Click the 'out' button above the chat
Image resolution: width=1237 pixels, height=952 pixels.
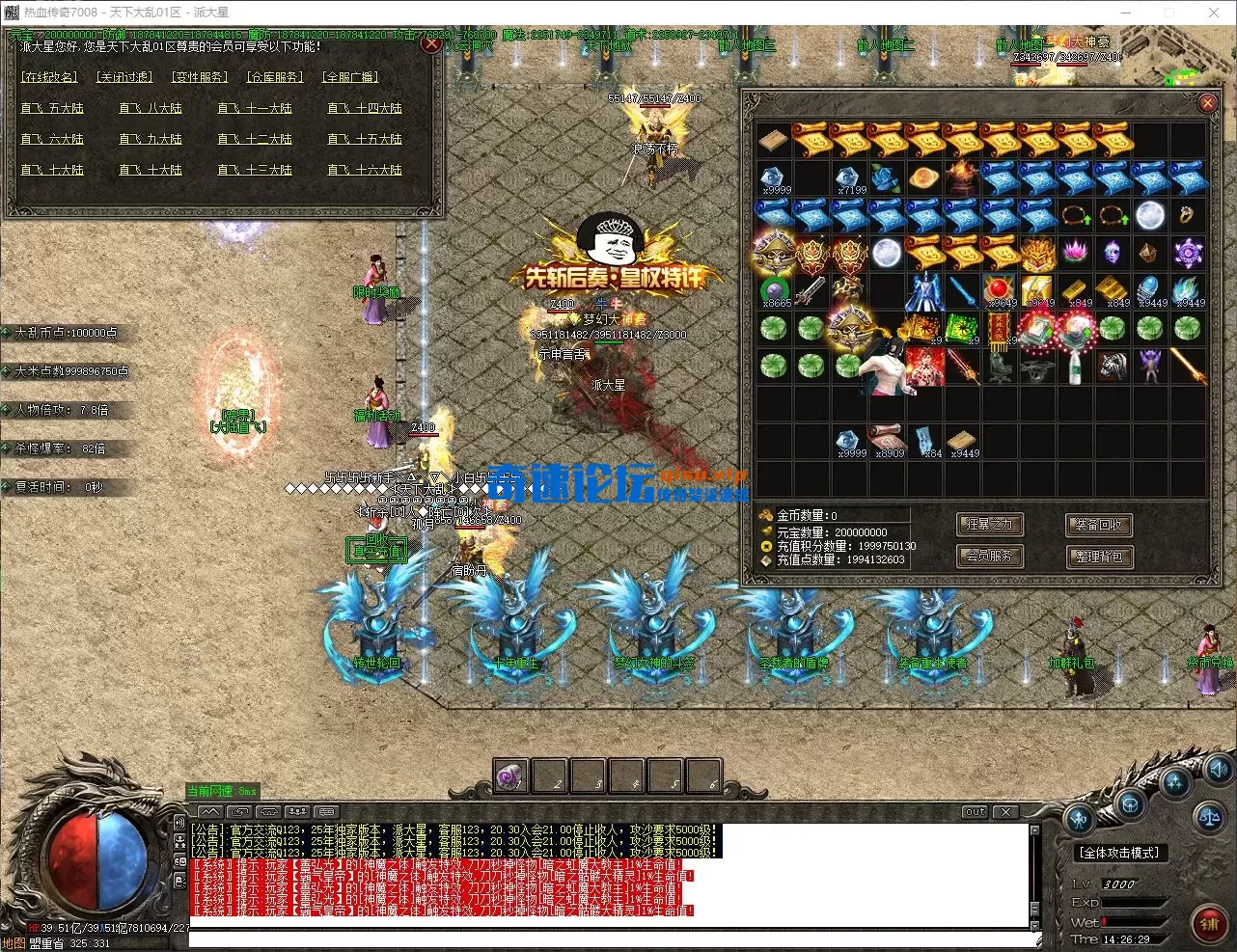tap(976, 812)
